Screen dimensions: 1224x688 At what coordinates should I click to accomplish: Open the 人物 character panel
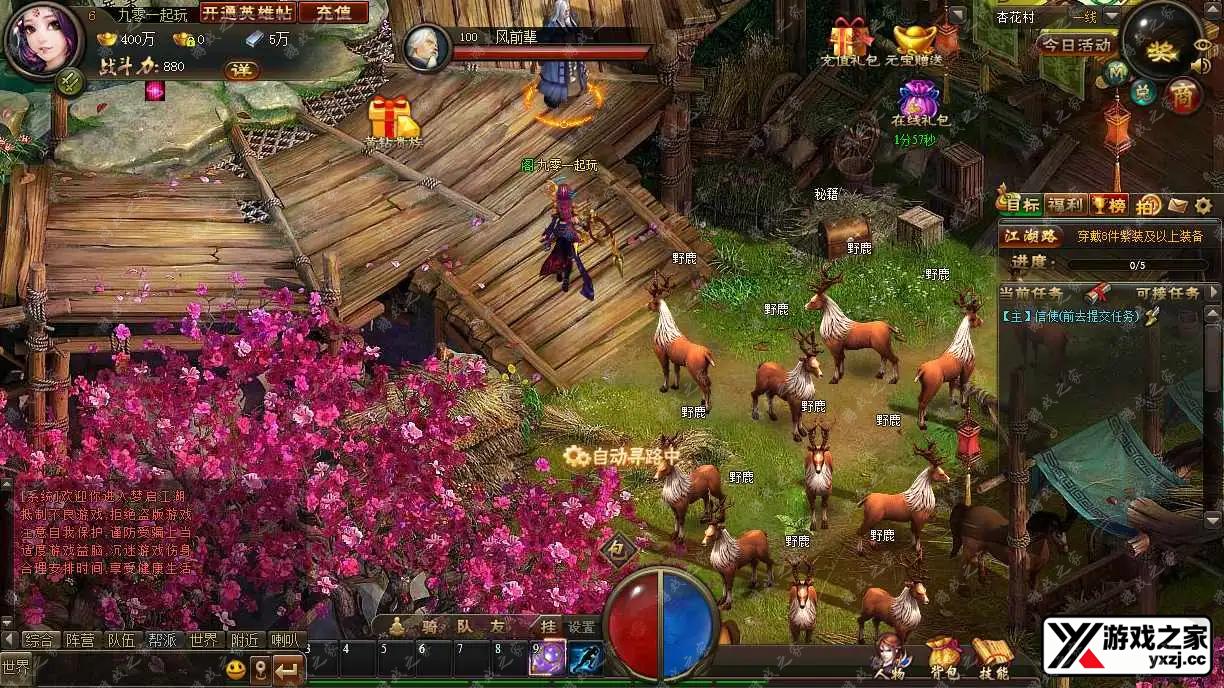coord(890,658)
